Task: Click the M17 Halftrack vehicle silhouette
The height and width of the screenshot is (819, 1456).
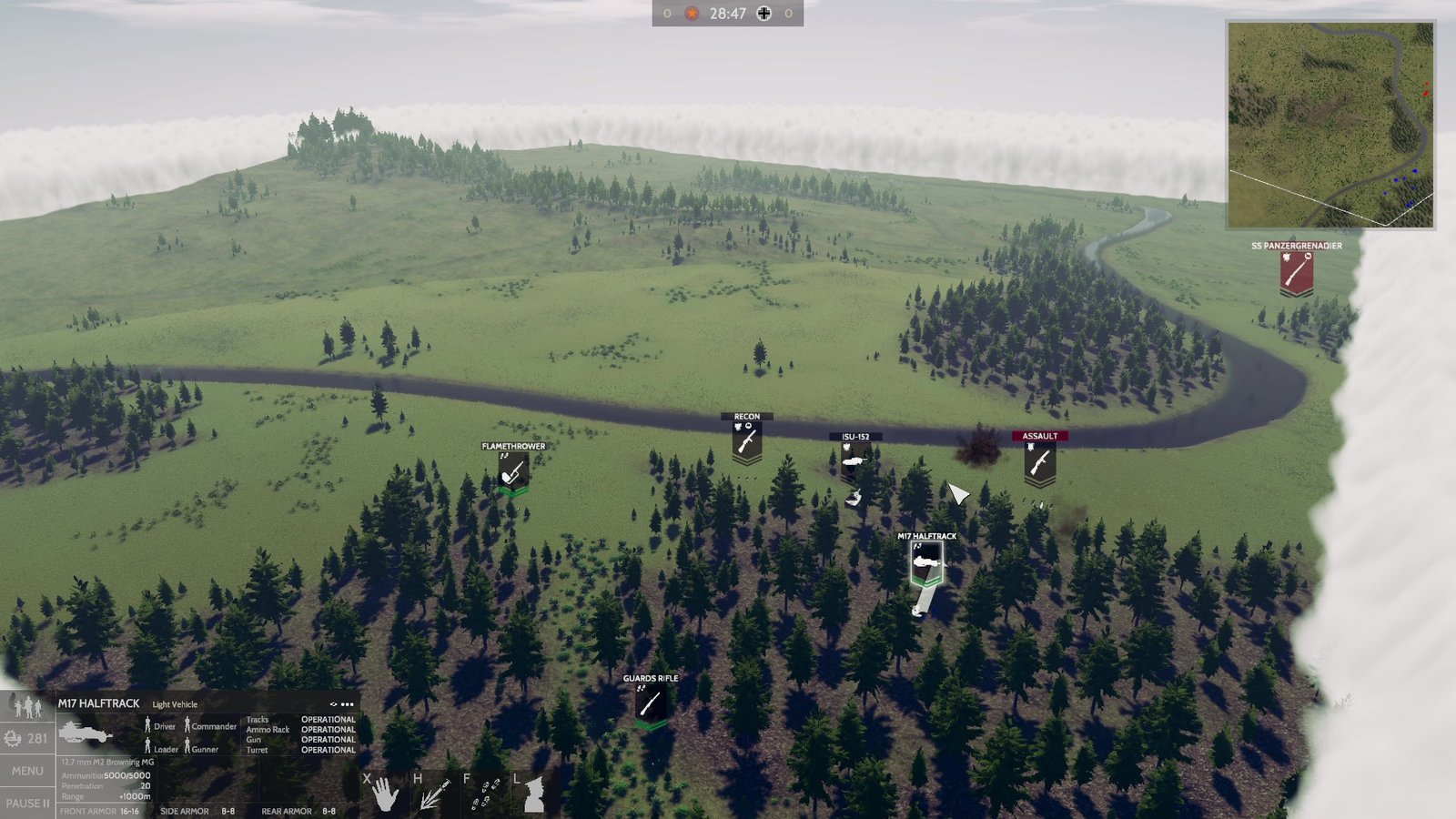Action: (82, 731)
